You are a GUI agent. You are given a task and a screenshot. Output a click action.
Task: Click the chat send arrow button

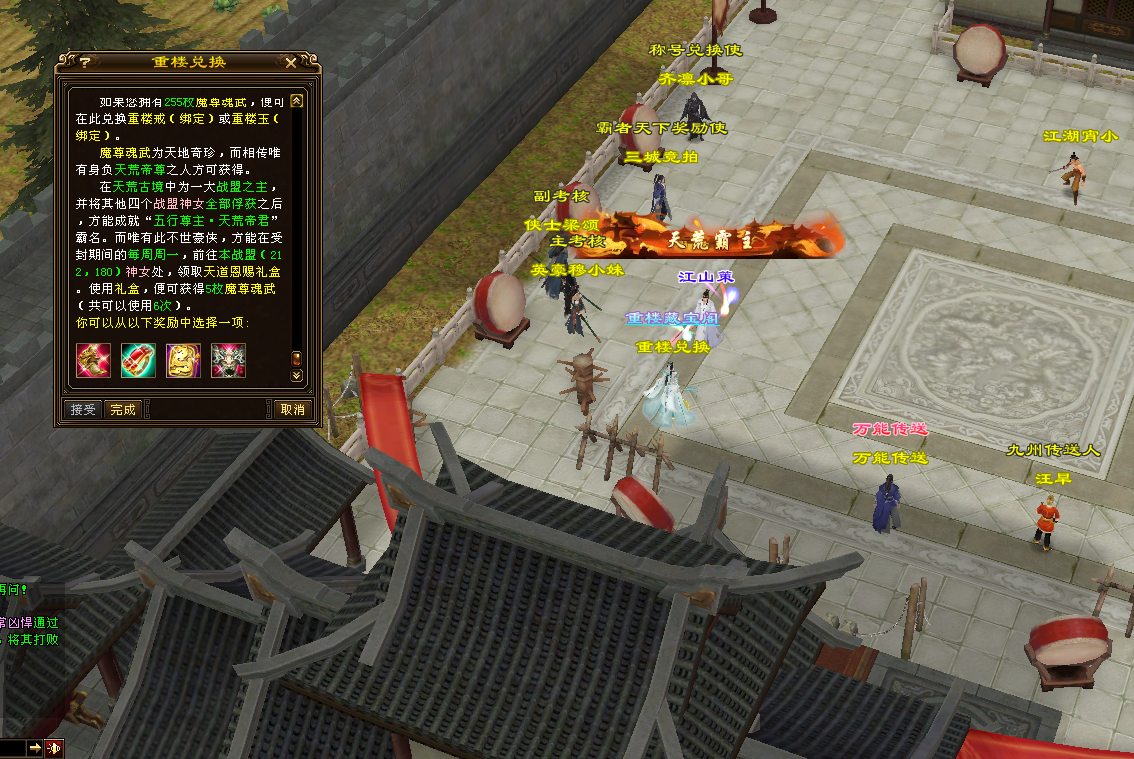pyautogui.click(x=35, y=747)
